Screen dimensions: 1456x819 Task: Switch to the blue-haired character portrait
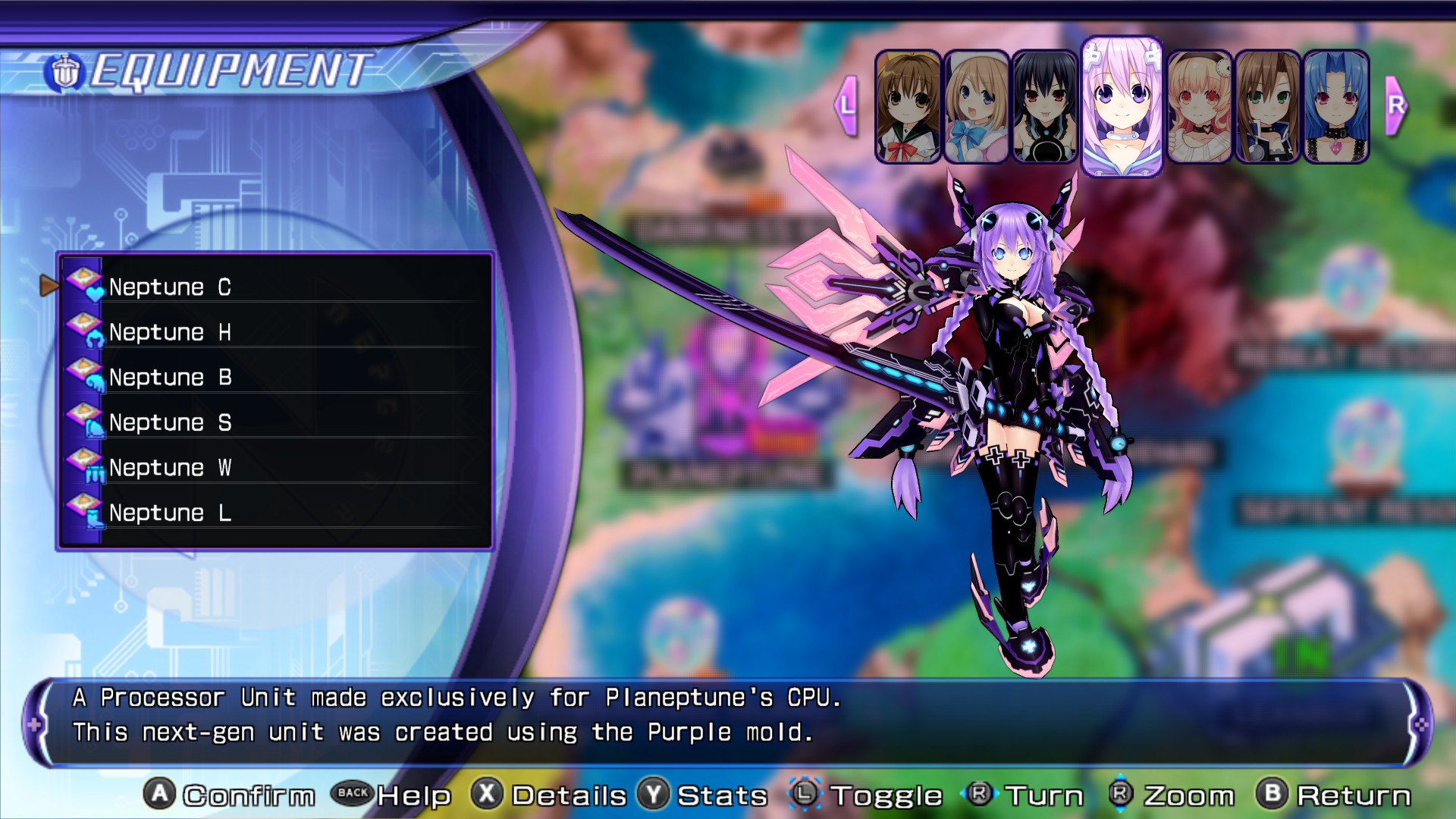click(1335, 107)
